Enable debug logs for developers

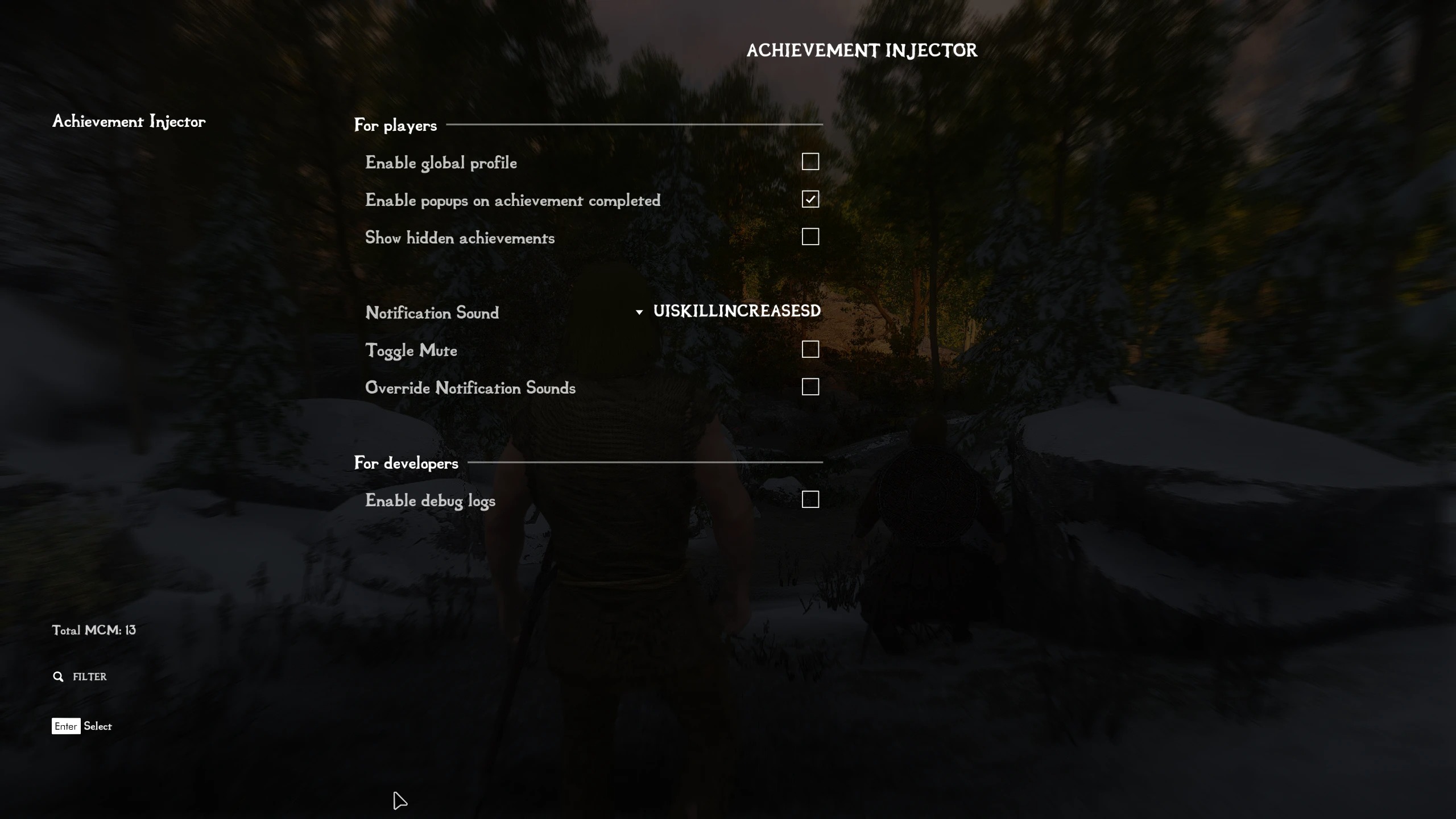click(810, 499)
